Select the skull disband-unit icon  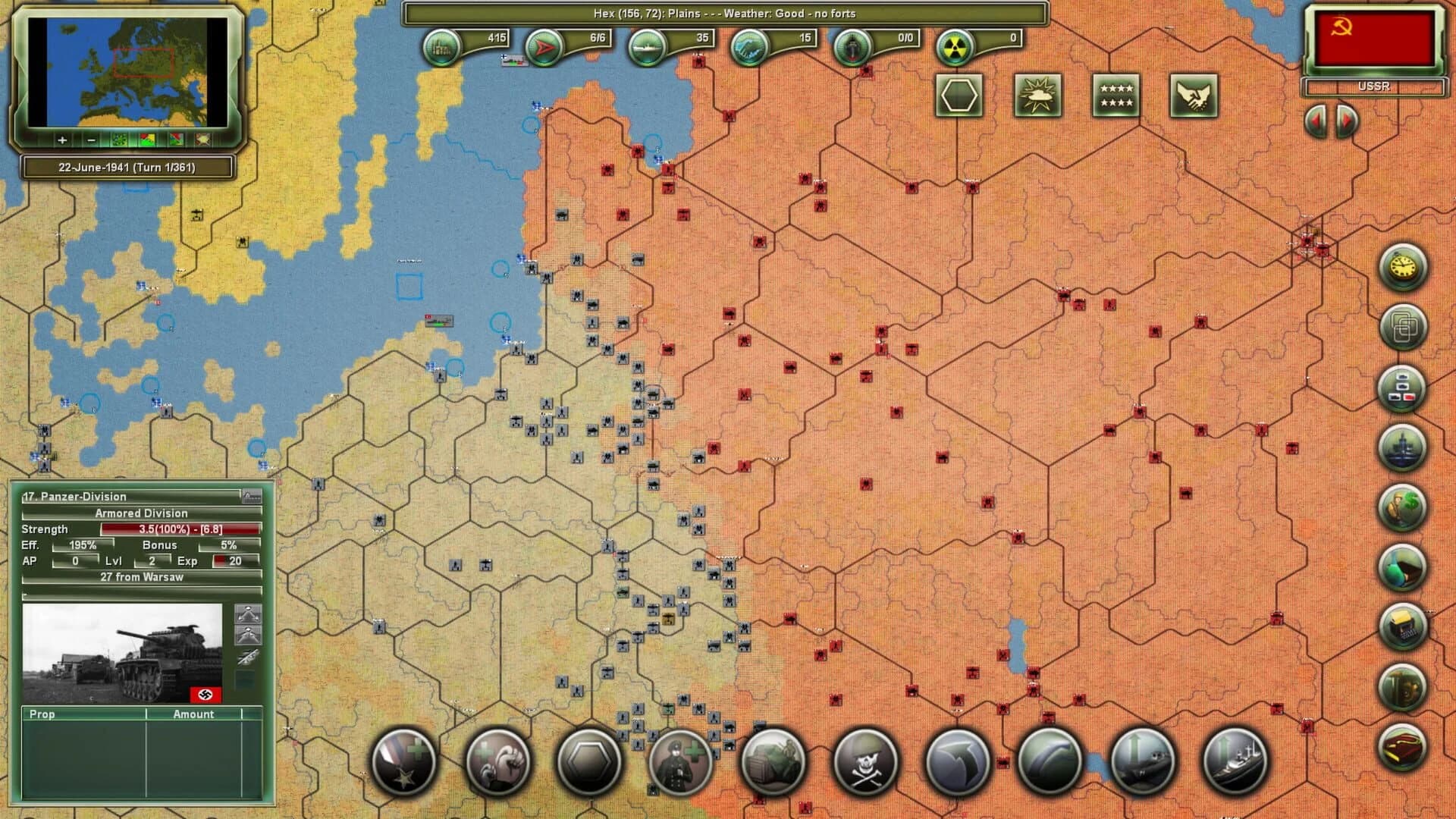[x=864, y=762]
